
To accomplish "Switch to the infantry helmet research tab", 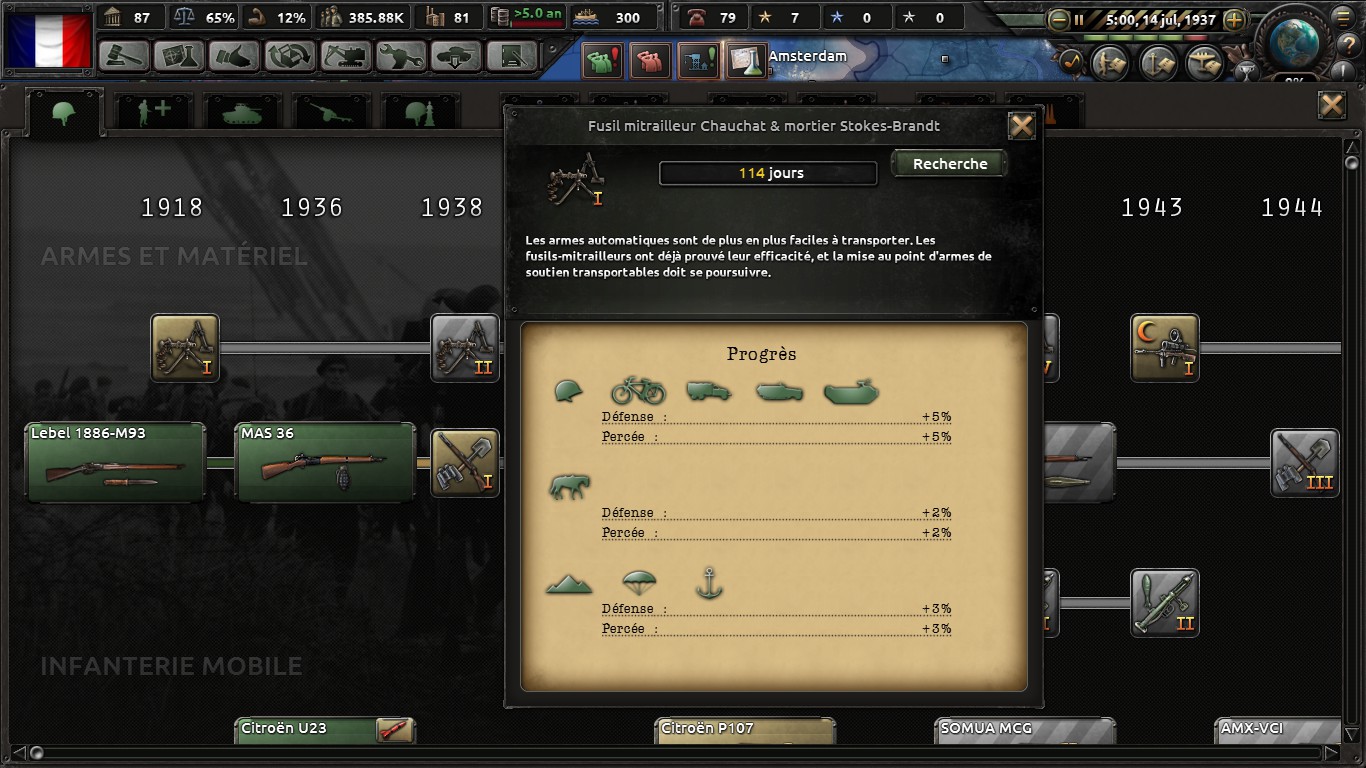I will 65,113.
